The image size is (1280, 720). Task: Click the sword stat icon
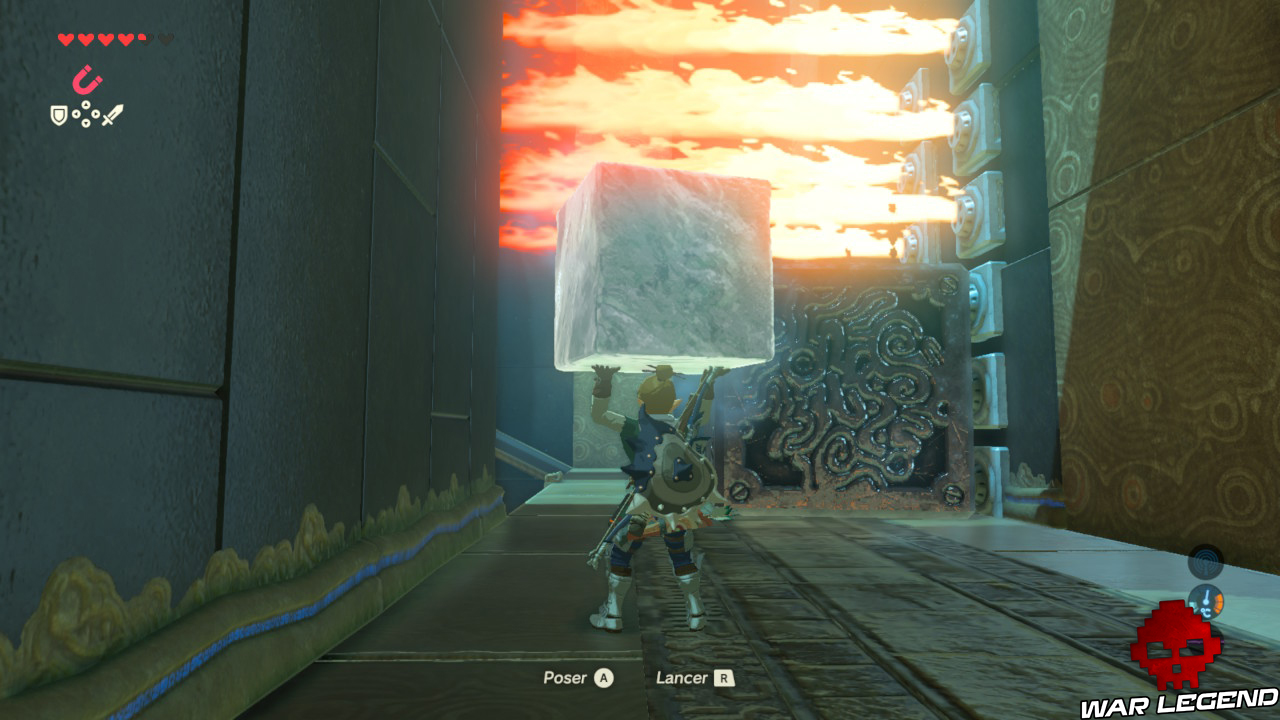(113, 115)
